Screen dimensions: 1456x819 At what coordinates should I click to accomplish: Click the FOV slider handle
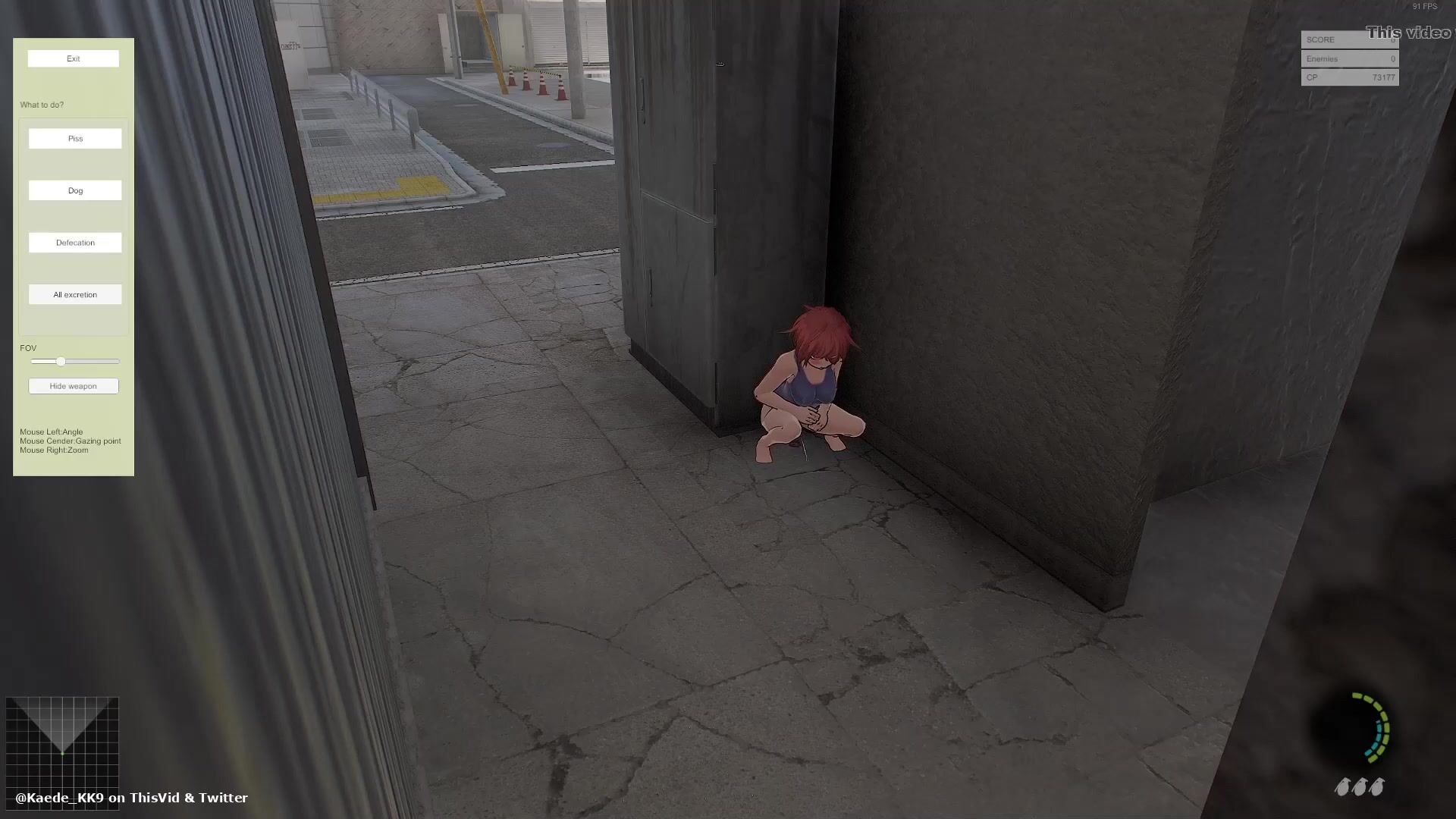click(x=61, y=362)
